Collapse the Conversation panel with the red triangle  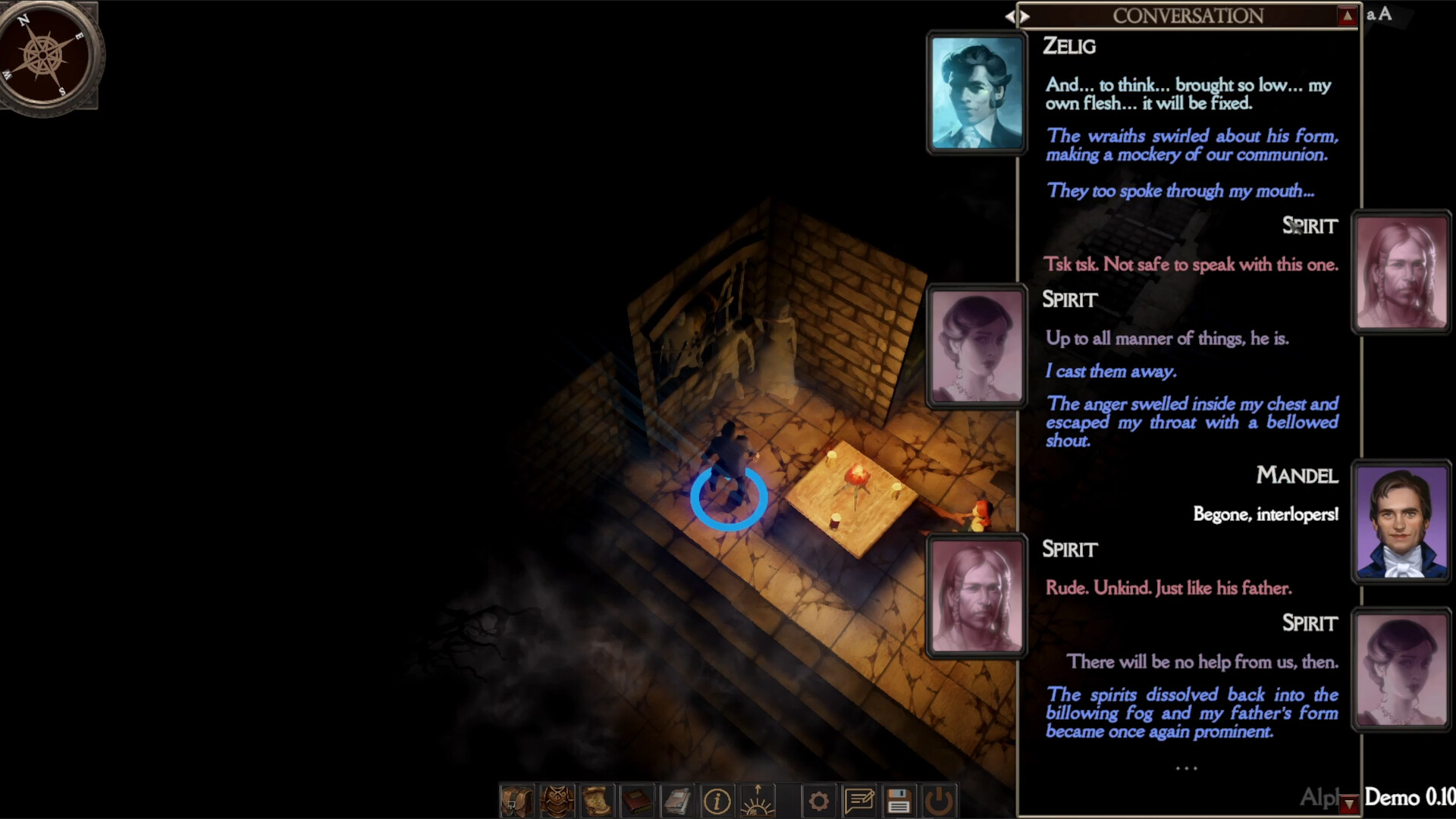tap(1348, 16)
